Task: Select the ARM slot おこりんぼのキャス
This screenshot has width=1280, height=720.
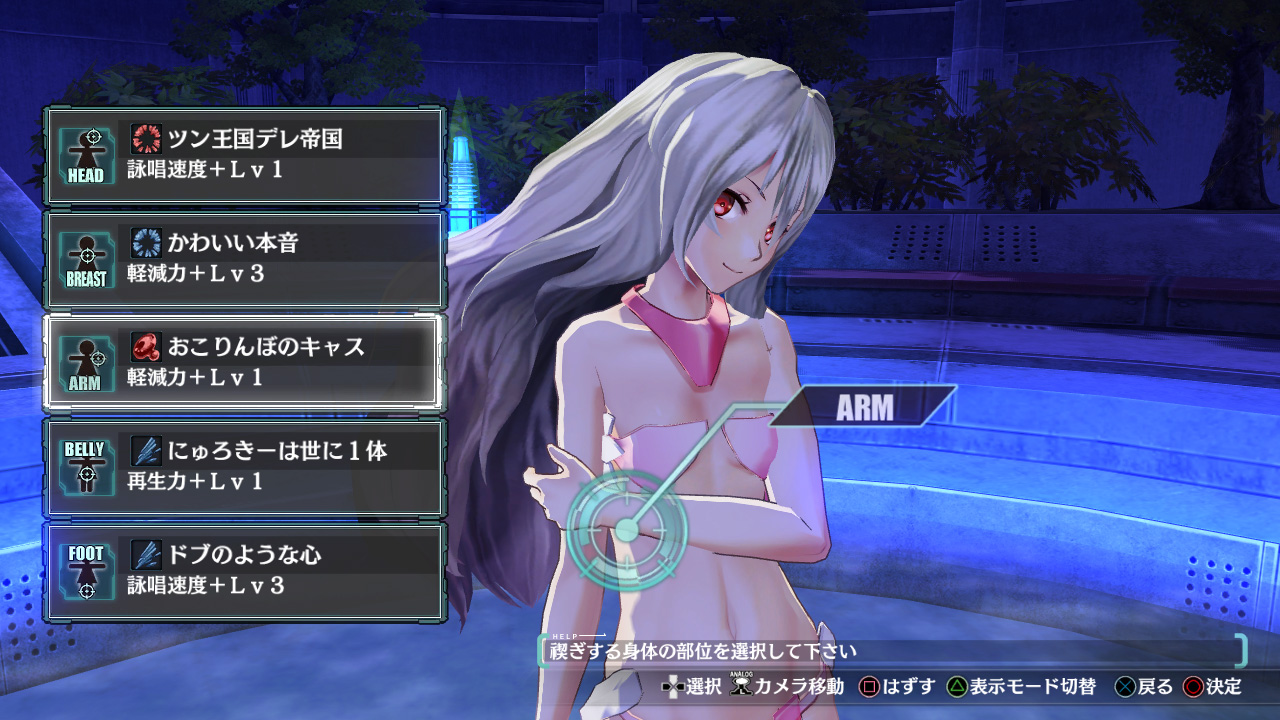Action: coord(244,363)
